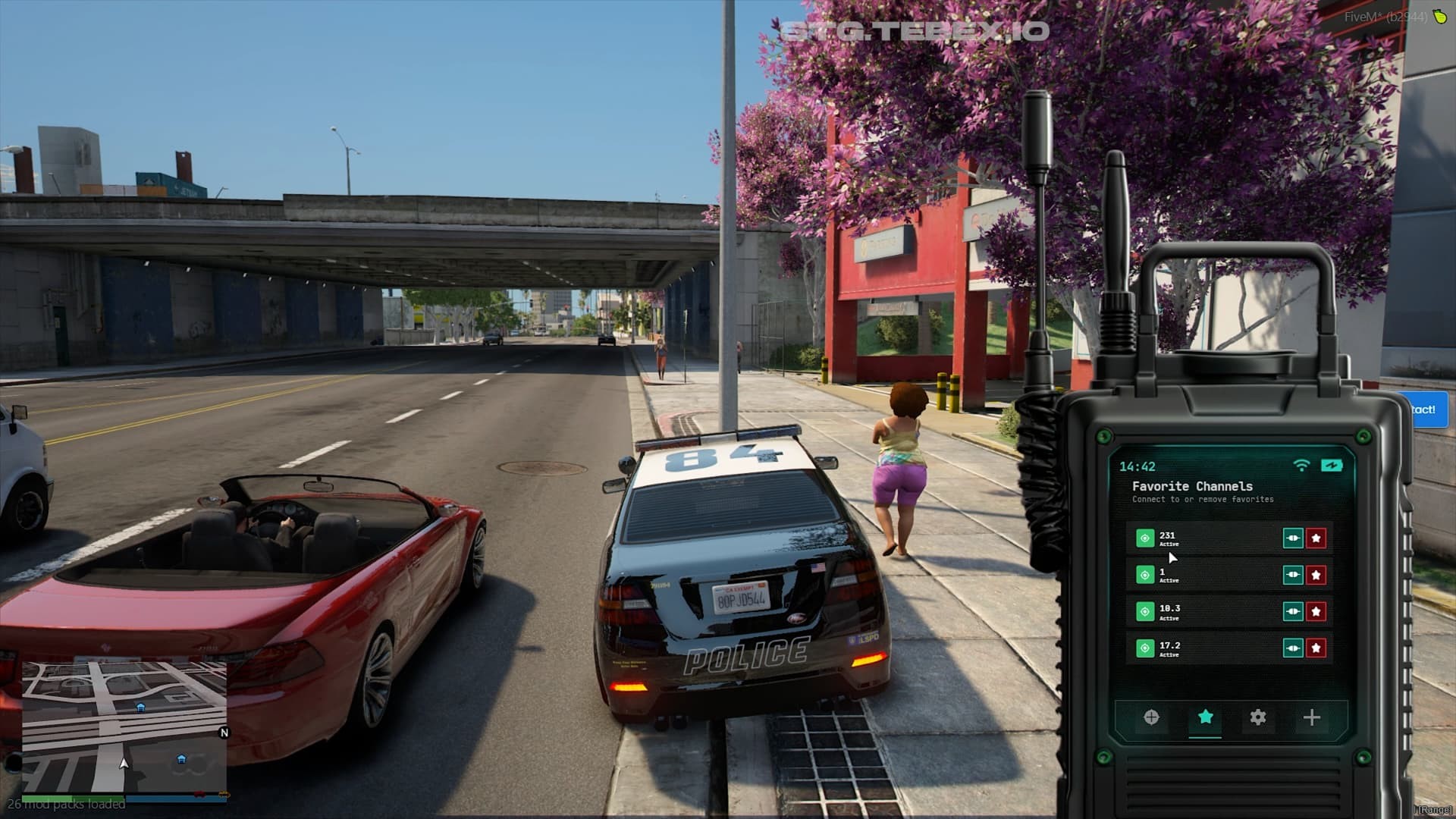Connect to favorite channel 10.3
Screen dimensions: 1456x819
pos(1292,611)
